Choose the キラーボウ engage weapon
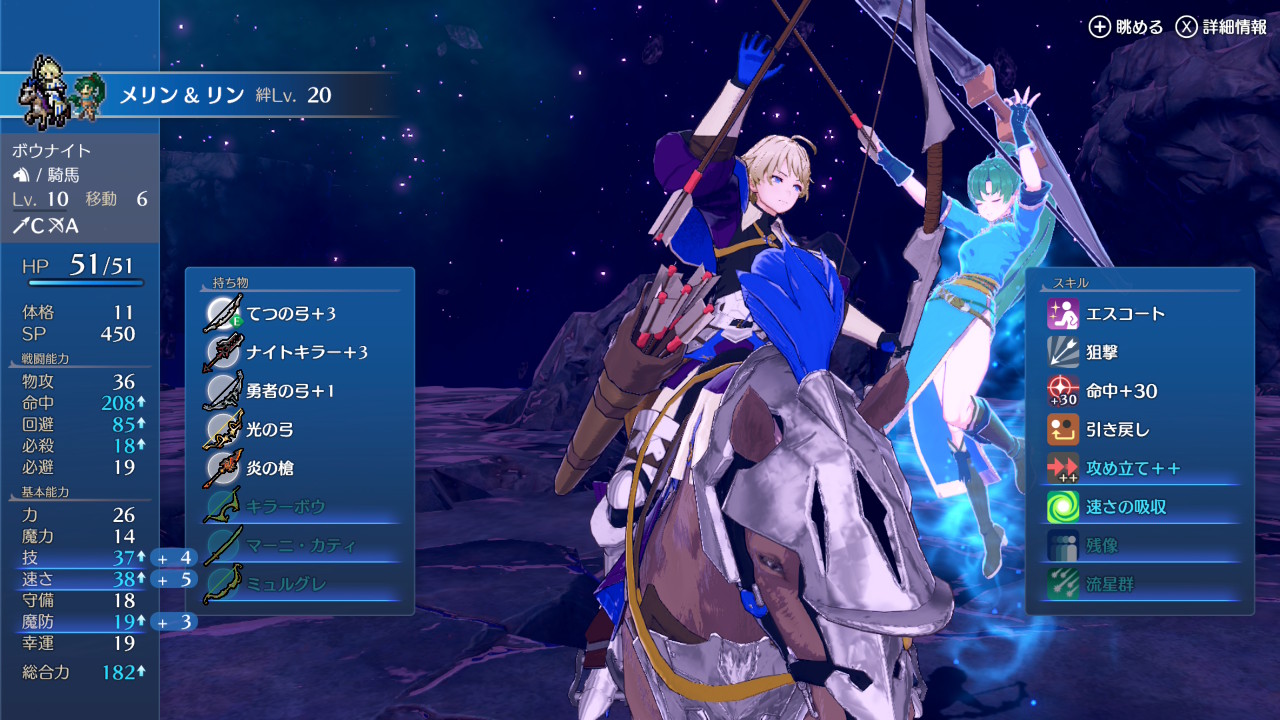The height and width of the screenshot is (720, 1280). 299,507
